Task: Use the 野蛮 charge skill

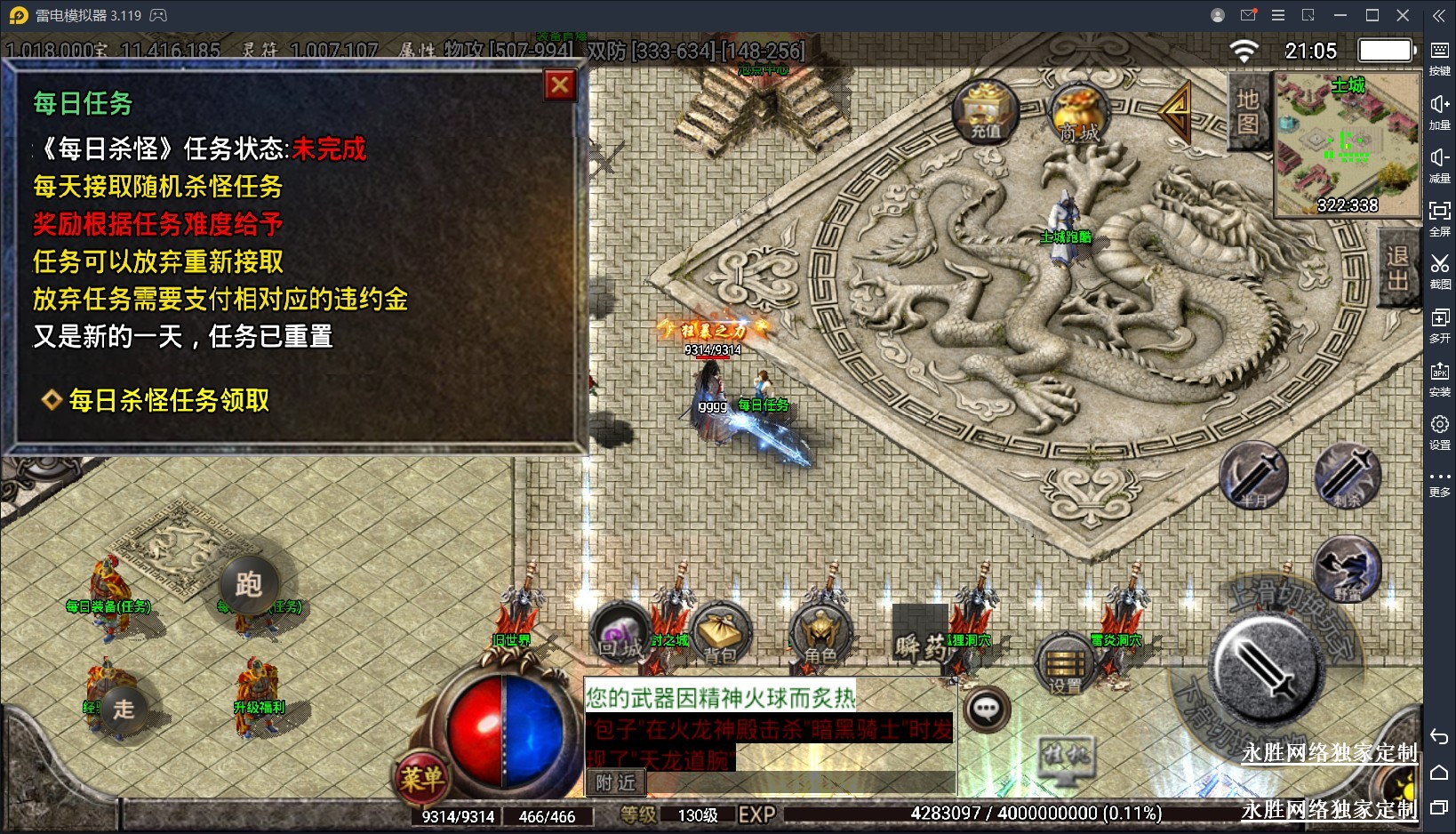Action: (x=1348, y=569)
